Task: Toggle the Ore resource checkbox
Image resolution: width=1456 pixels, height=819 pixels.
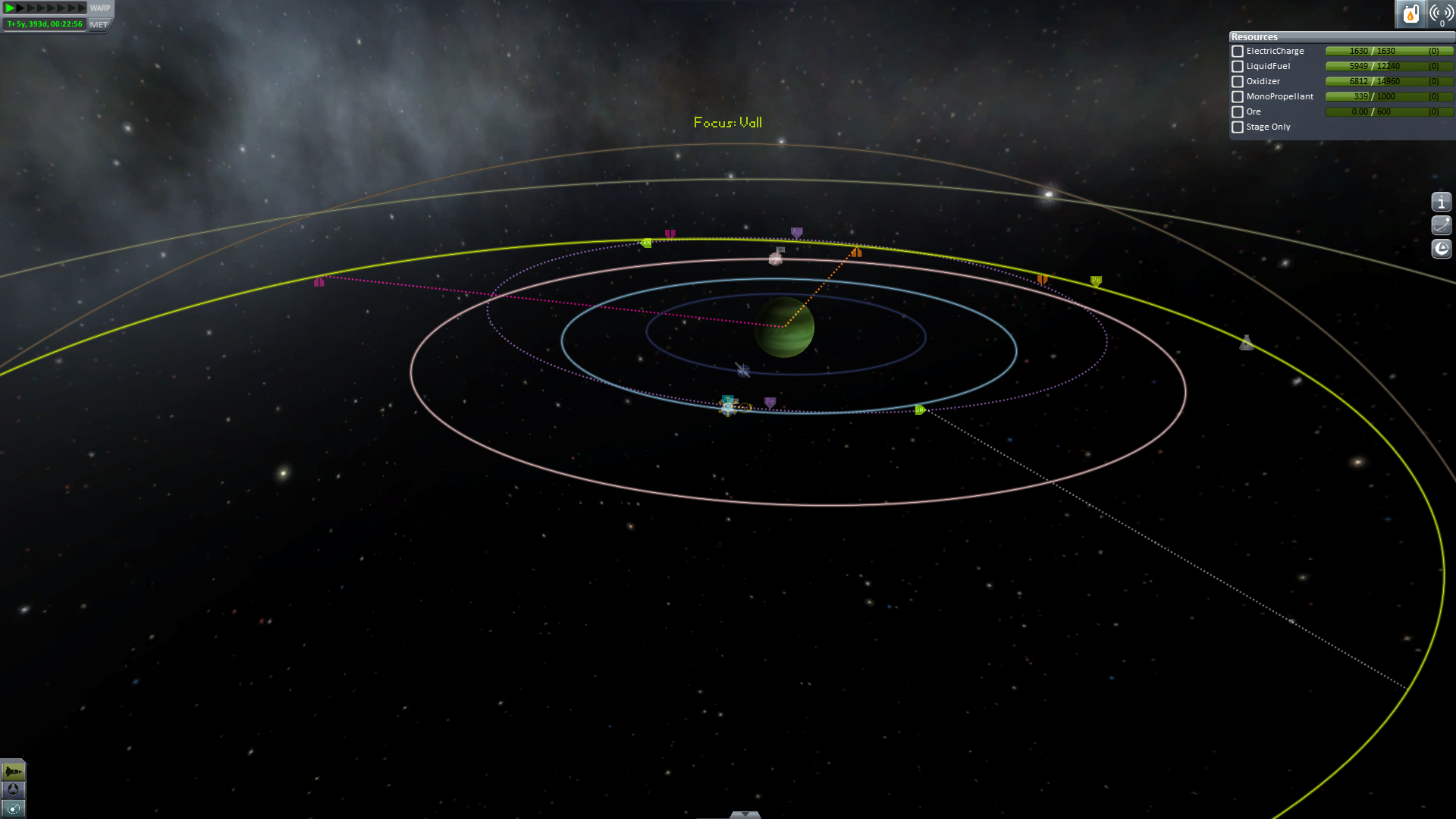Action: pyautogui.click(x=1238, y=112)
